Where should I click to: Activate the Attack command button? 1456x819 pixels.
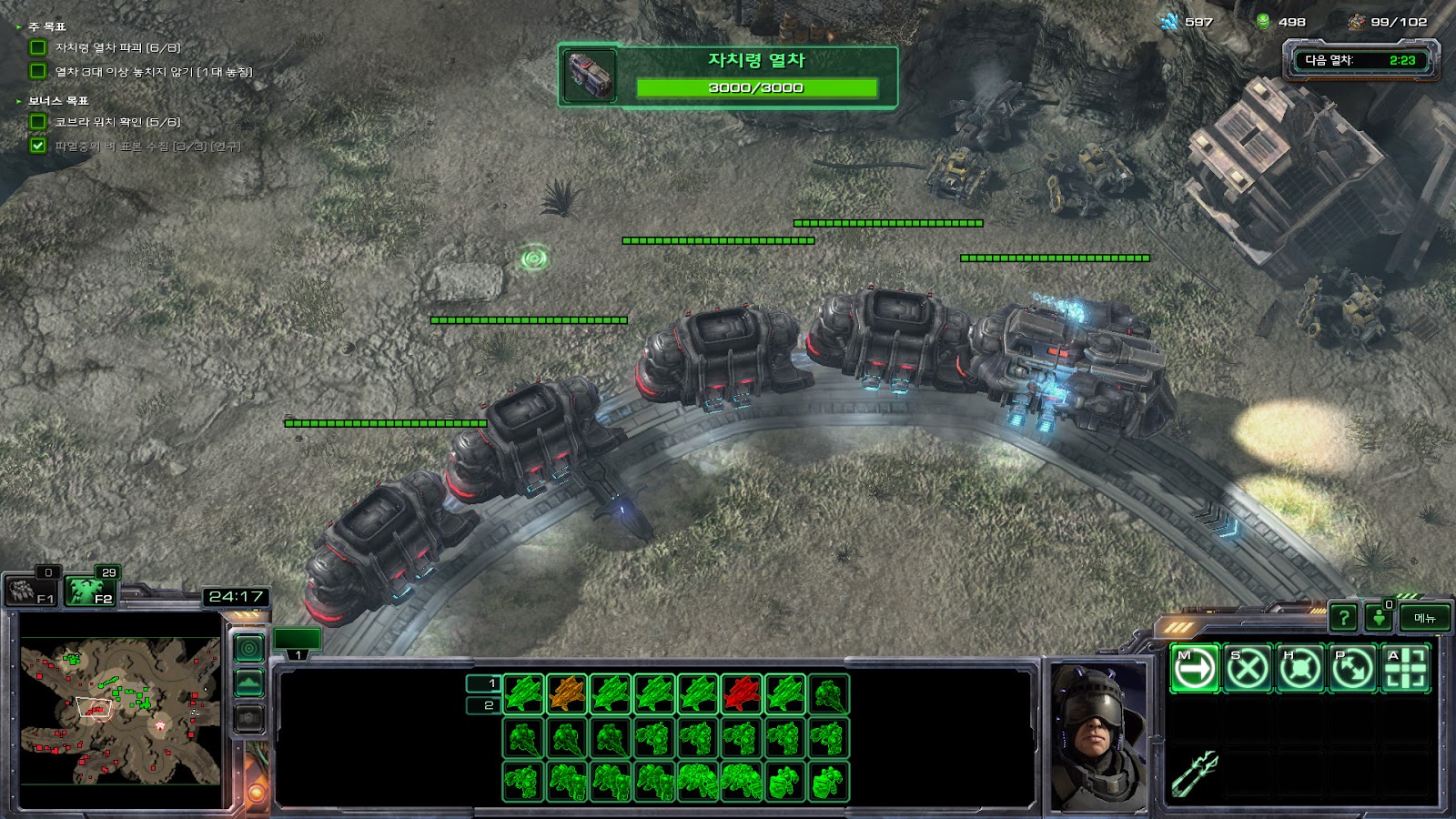1405,669
